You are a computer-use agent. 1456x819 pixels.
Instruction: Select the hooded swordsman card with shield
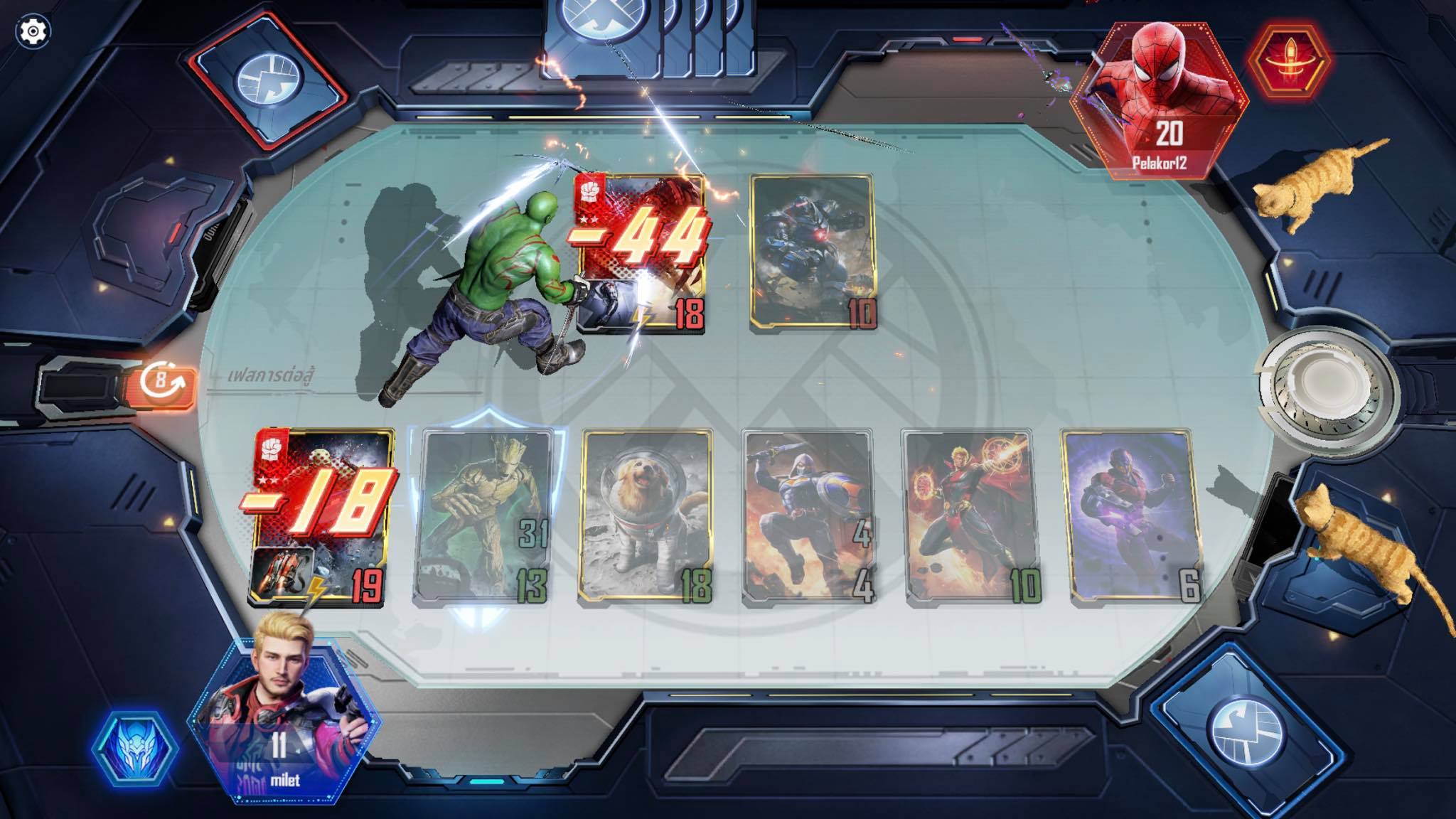808,518
